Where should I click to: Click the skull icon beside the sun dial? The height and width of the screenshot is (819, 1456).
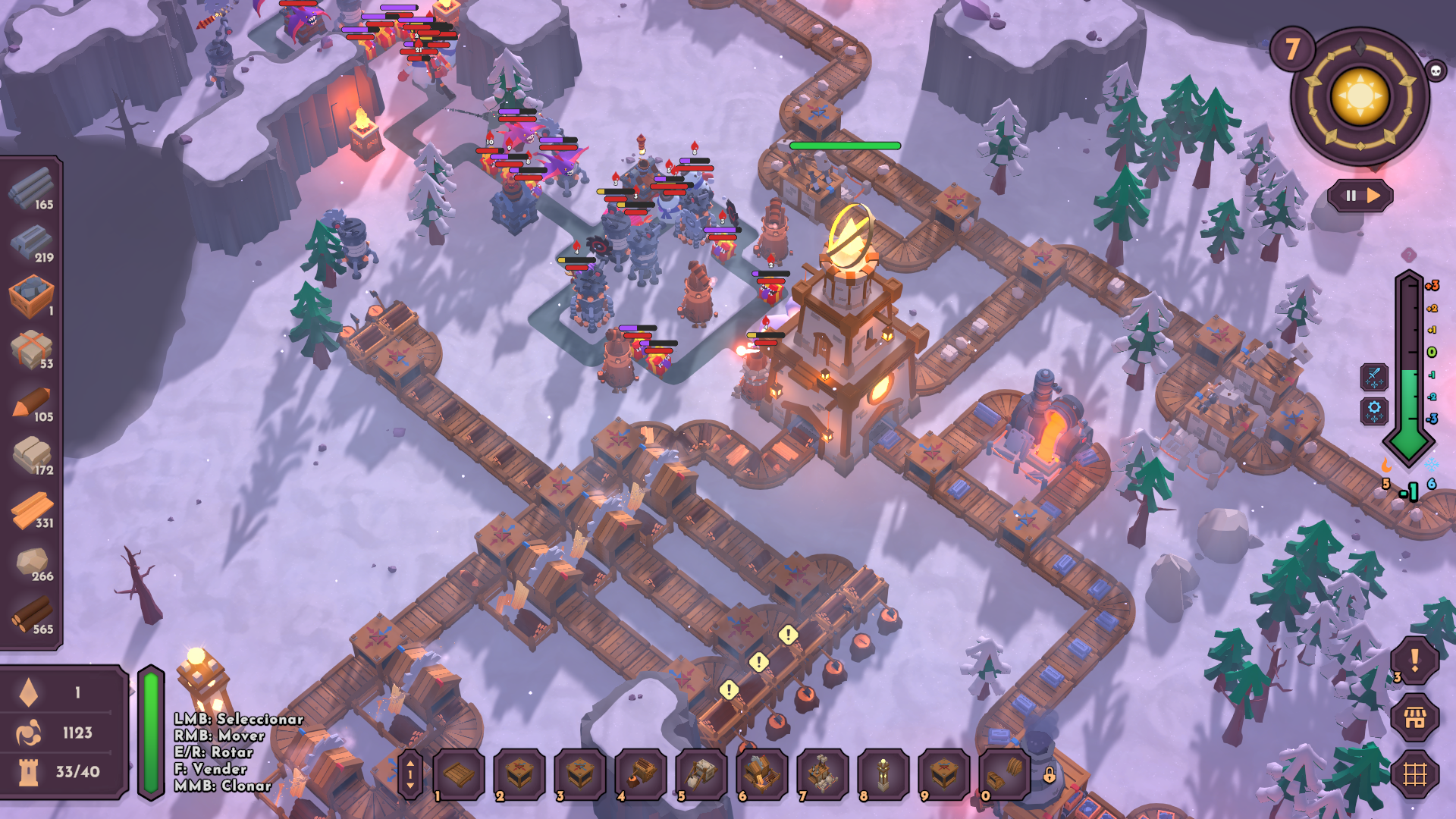pos(1435,71)
